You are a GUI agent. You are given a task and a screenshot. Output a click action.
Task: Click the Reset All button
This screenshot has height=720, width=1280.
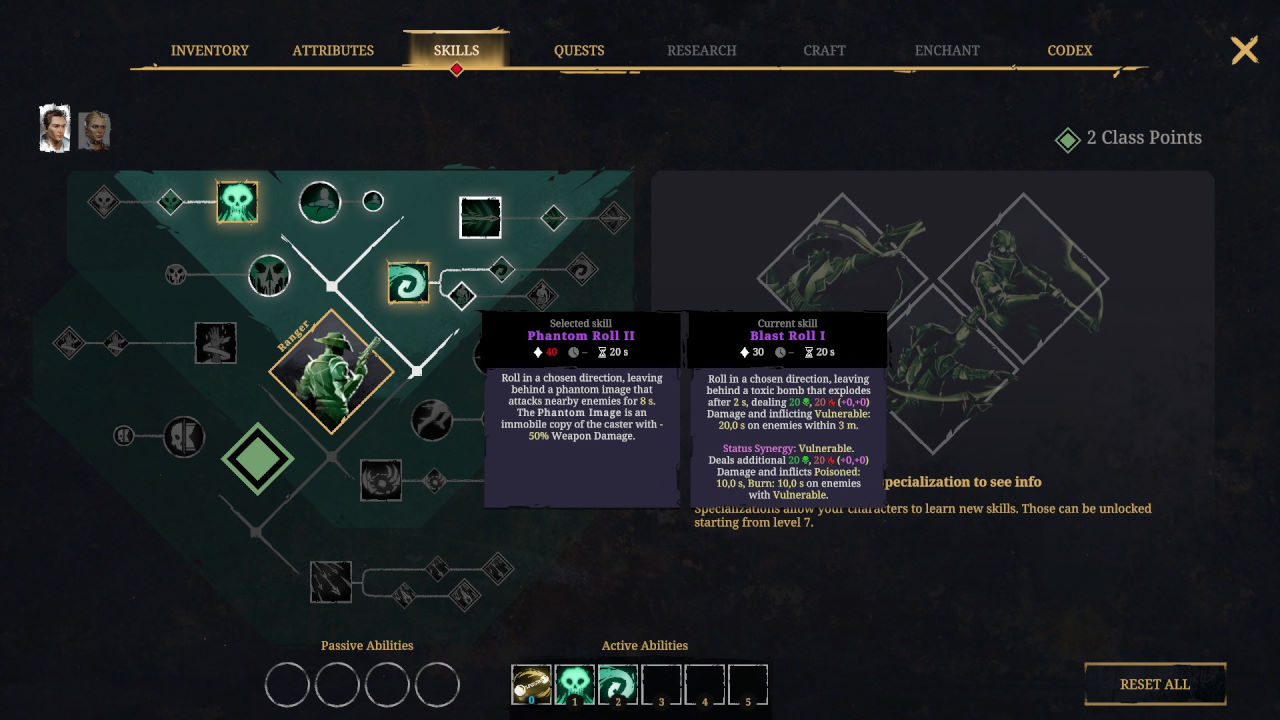(1155, 684)
